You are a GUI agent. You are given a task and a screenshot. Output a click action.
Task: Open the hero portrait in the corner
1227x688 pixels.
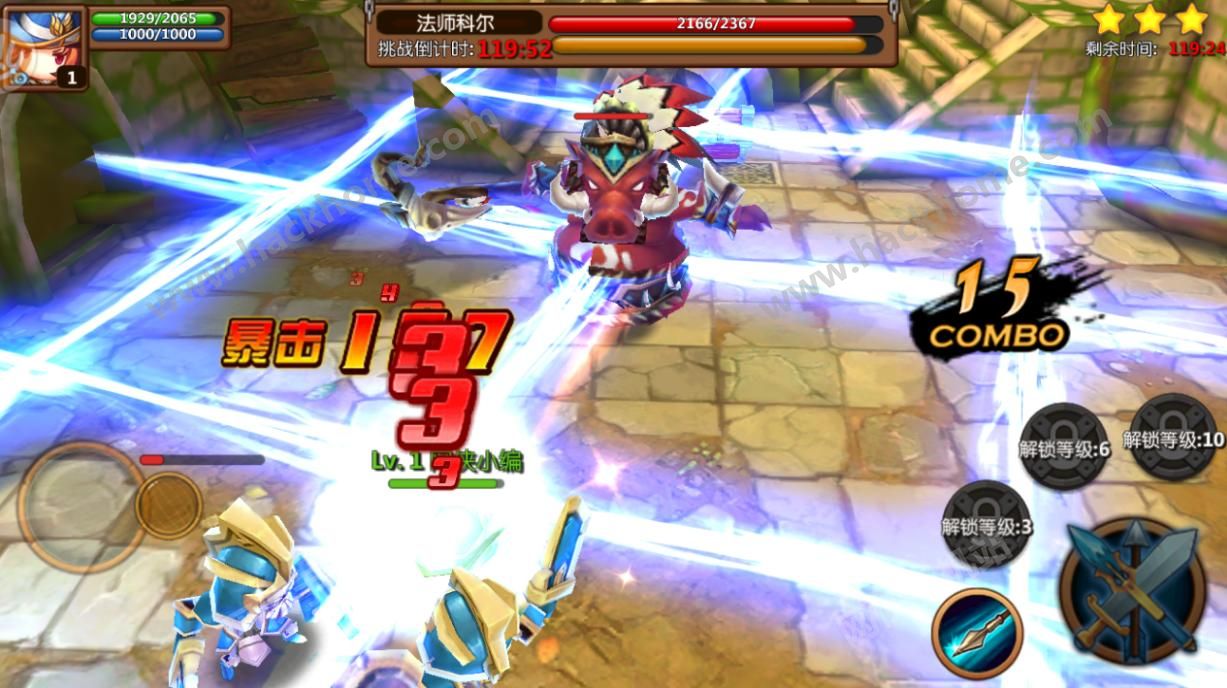tap(43, 47)
